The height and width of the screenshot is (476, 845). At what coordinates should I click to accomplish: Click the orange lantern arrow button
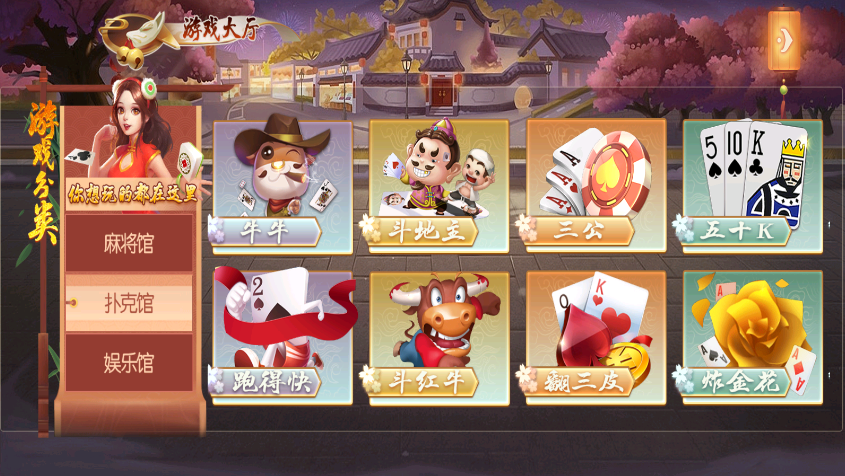[785, 41]
